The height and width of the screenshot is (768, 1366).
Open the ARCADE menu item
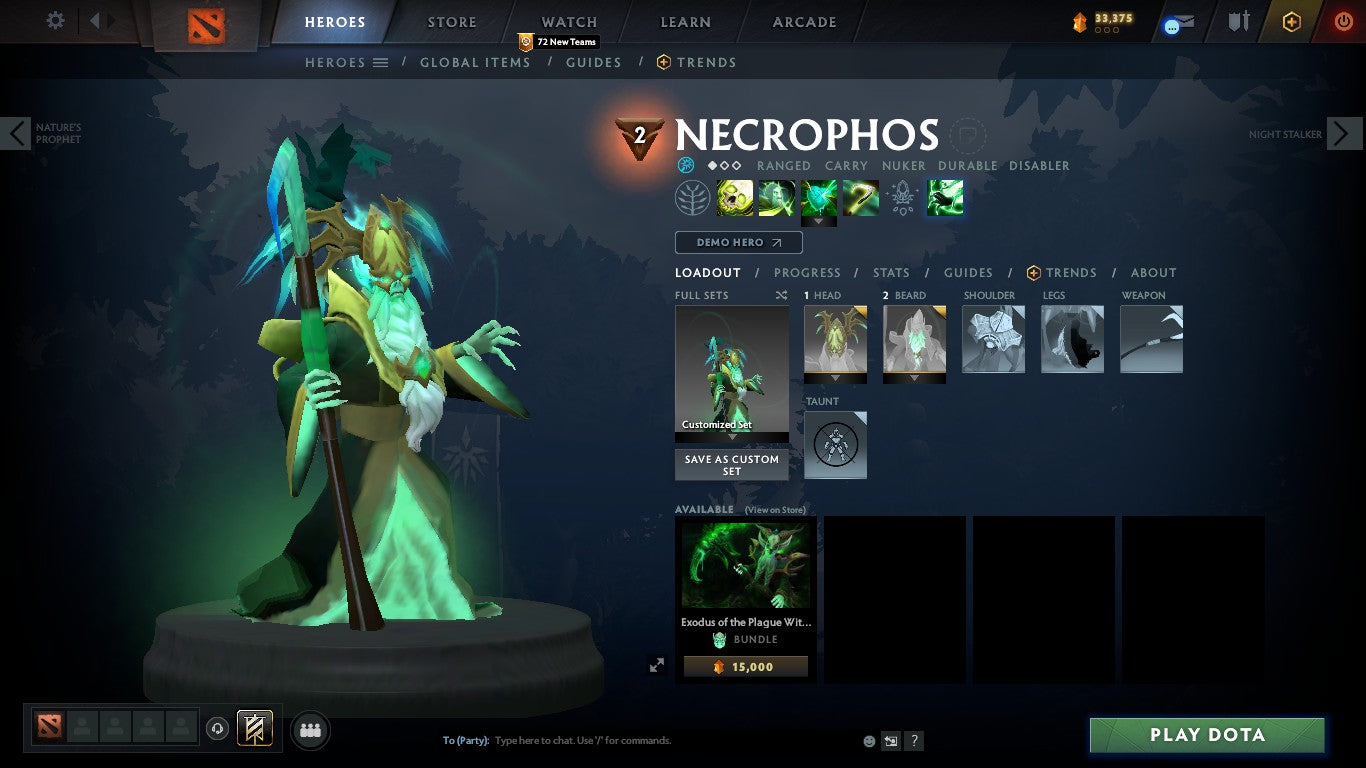(804, 21)
